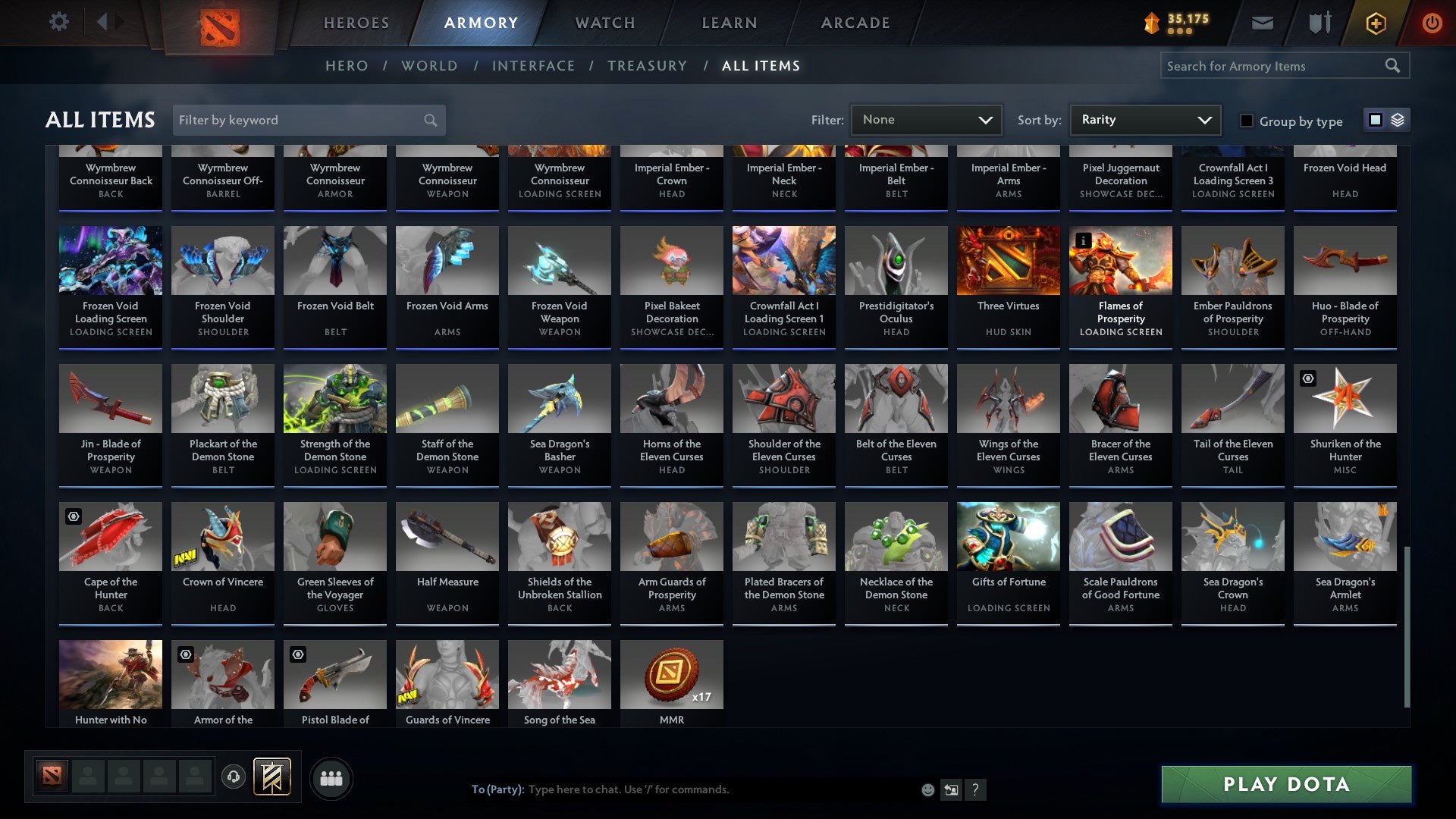The image size is (1456, 819).
Task: Toggle the eye icon on Cape of the Hunter
Action: (x=73, y=516)
